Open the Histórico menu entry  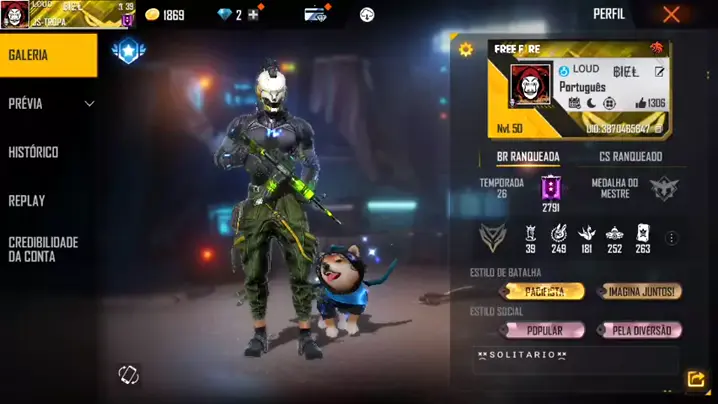pyautogui.click(x=34, y=152)
